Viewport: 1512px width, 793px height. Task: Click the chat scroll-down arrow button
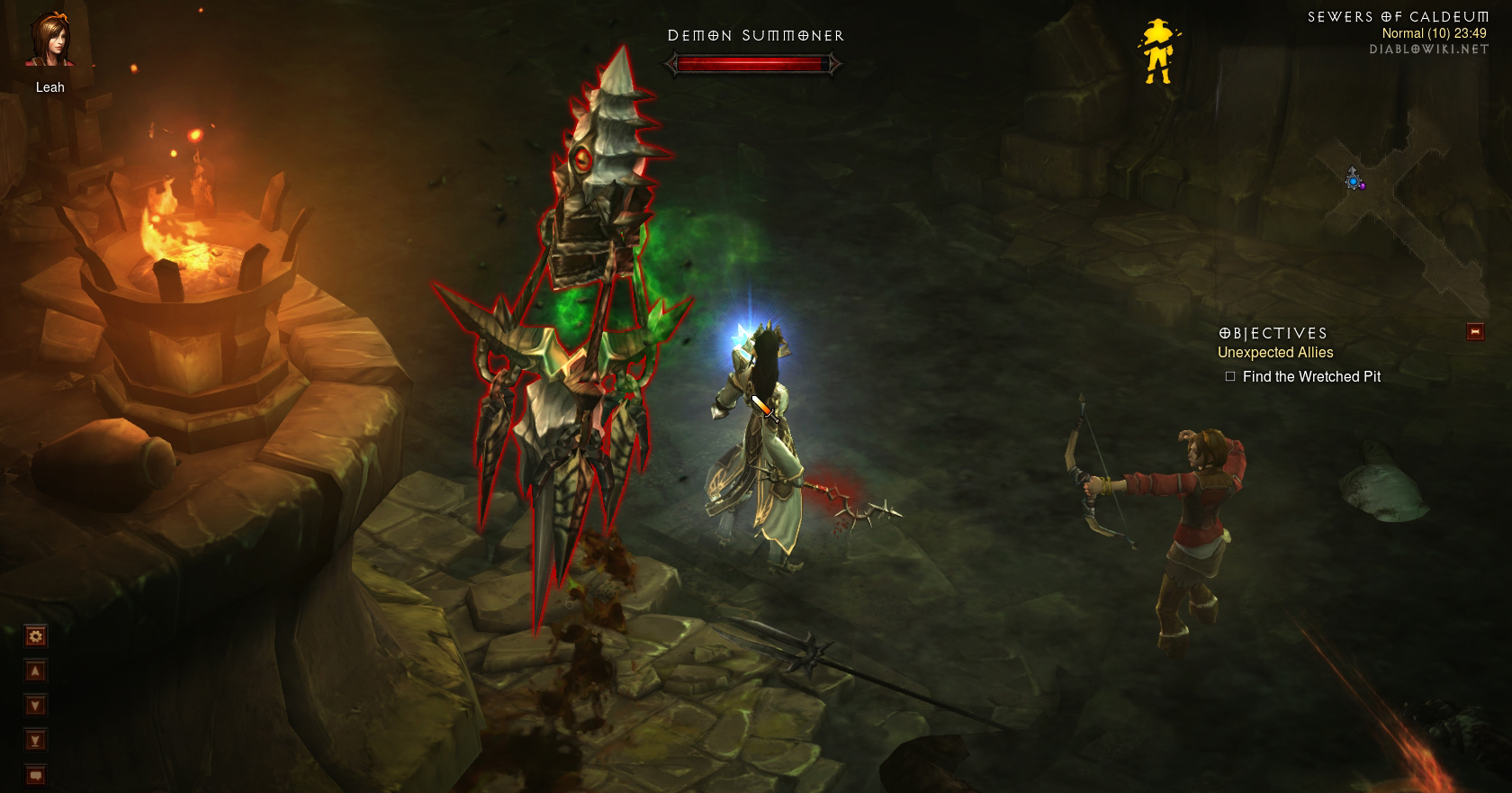(35, 706)
